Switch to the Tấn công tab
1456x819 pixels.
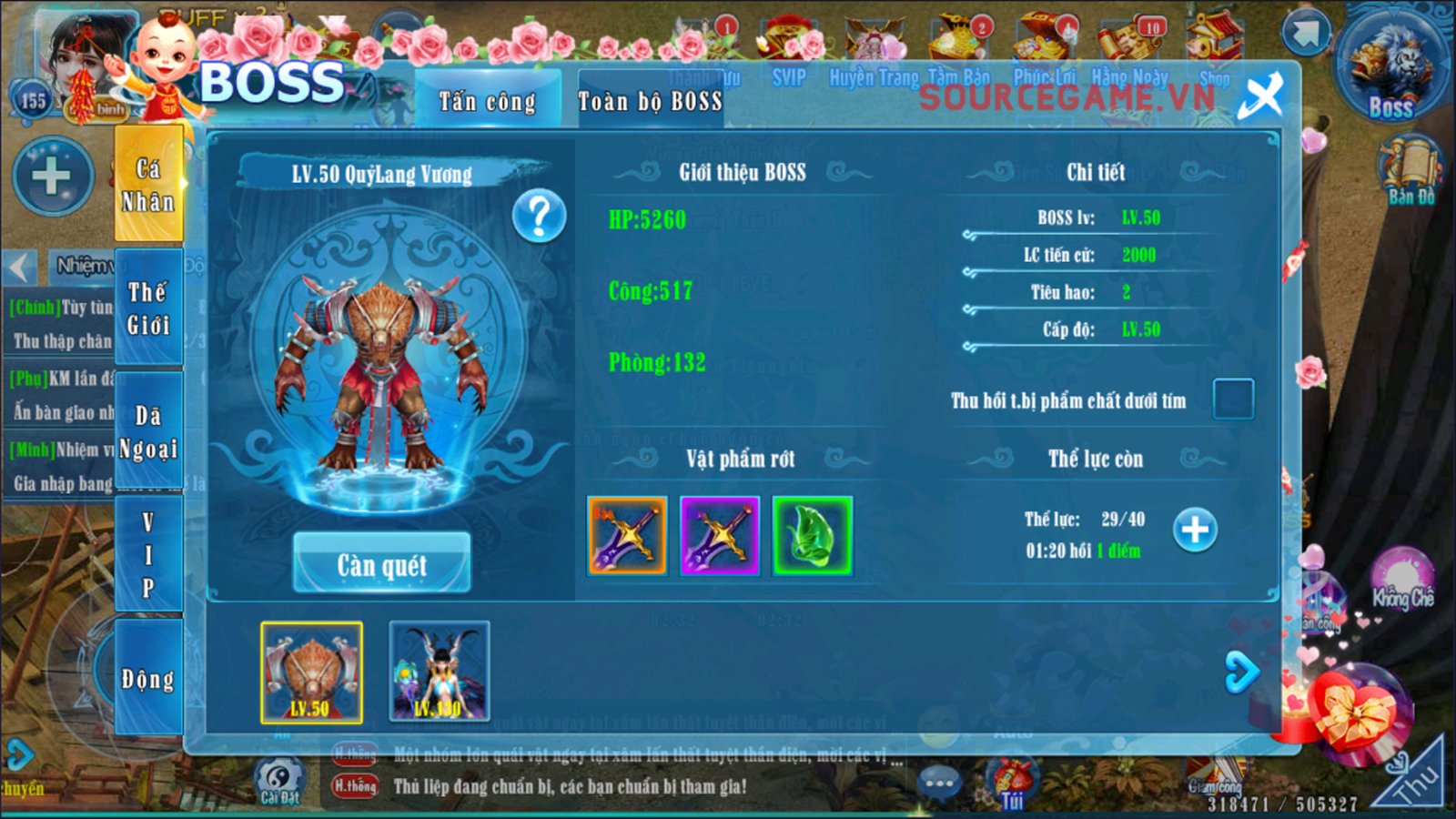click(488, 101)
